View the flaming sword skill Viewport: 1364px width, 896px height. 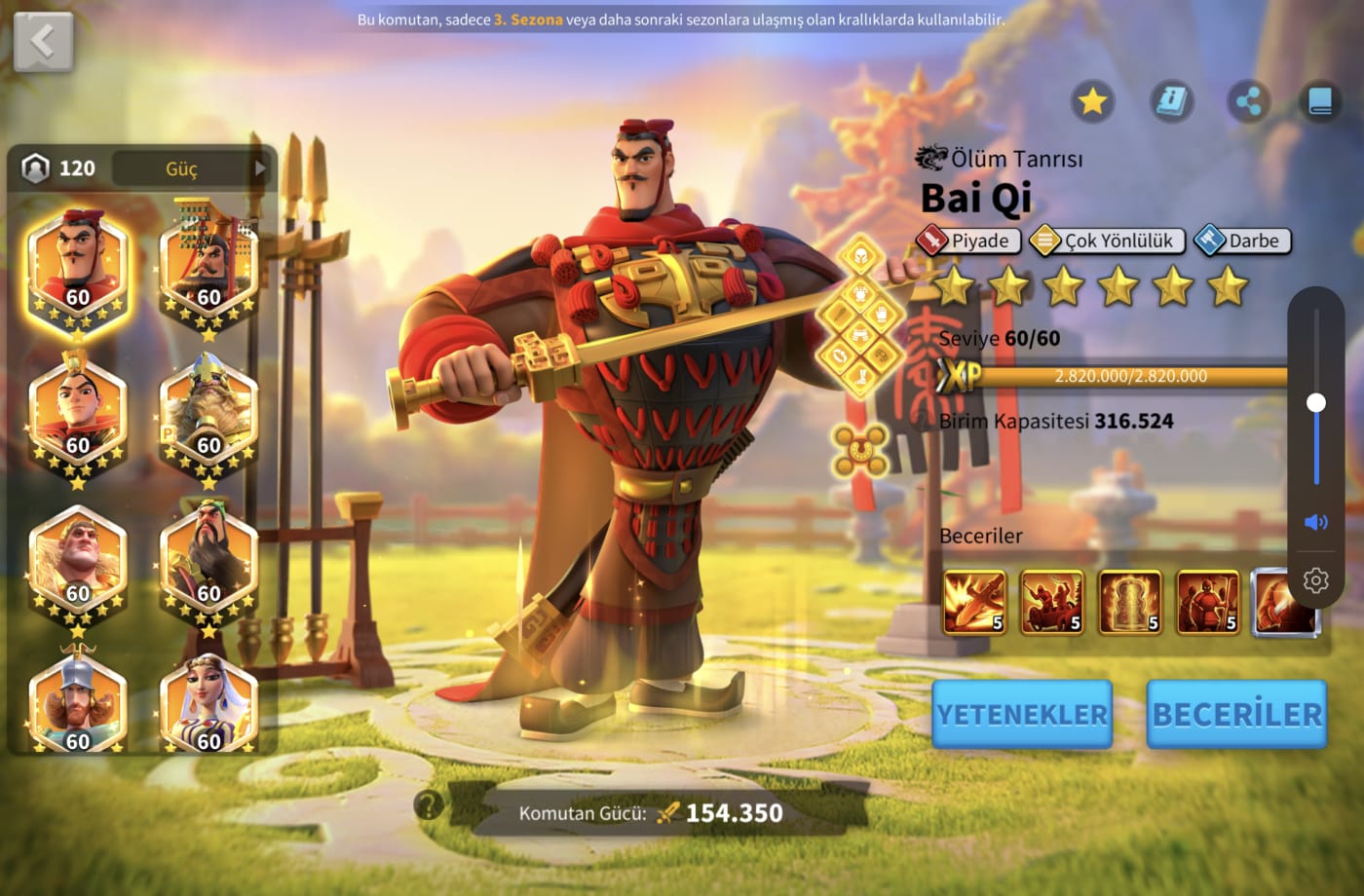coord(974,602)
